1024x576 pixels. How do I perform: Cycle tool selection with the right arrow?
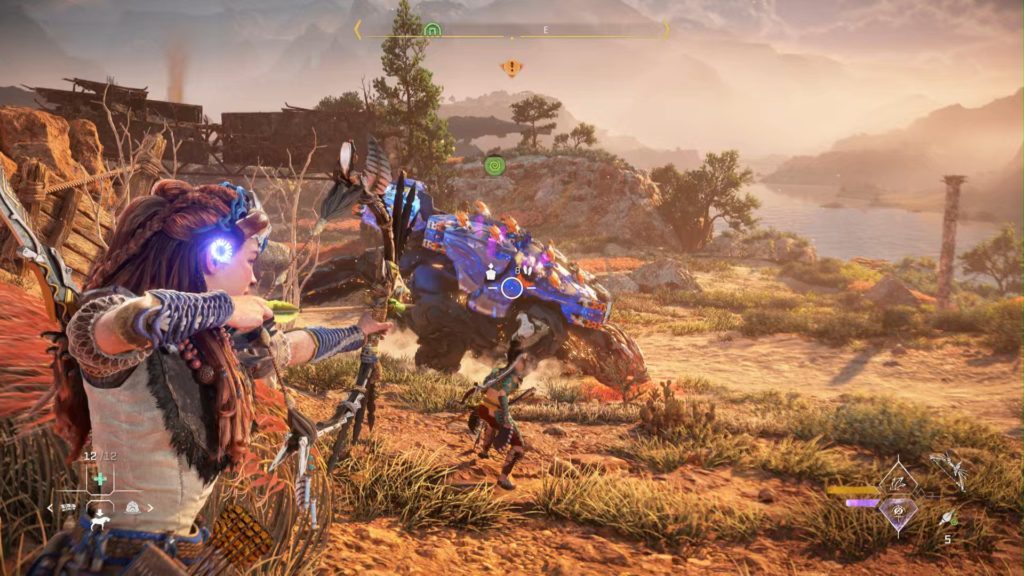click(151, 508)
